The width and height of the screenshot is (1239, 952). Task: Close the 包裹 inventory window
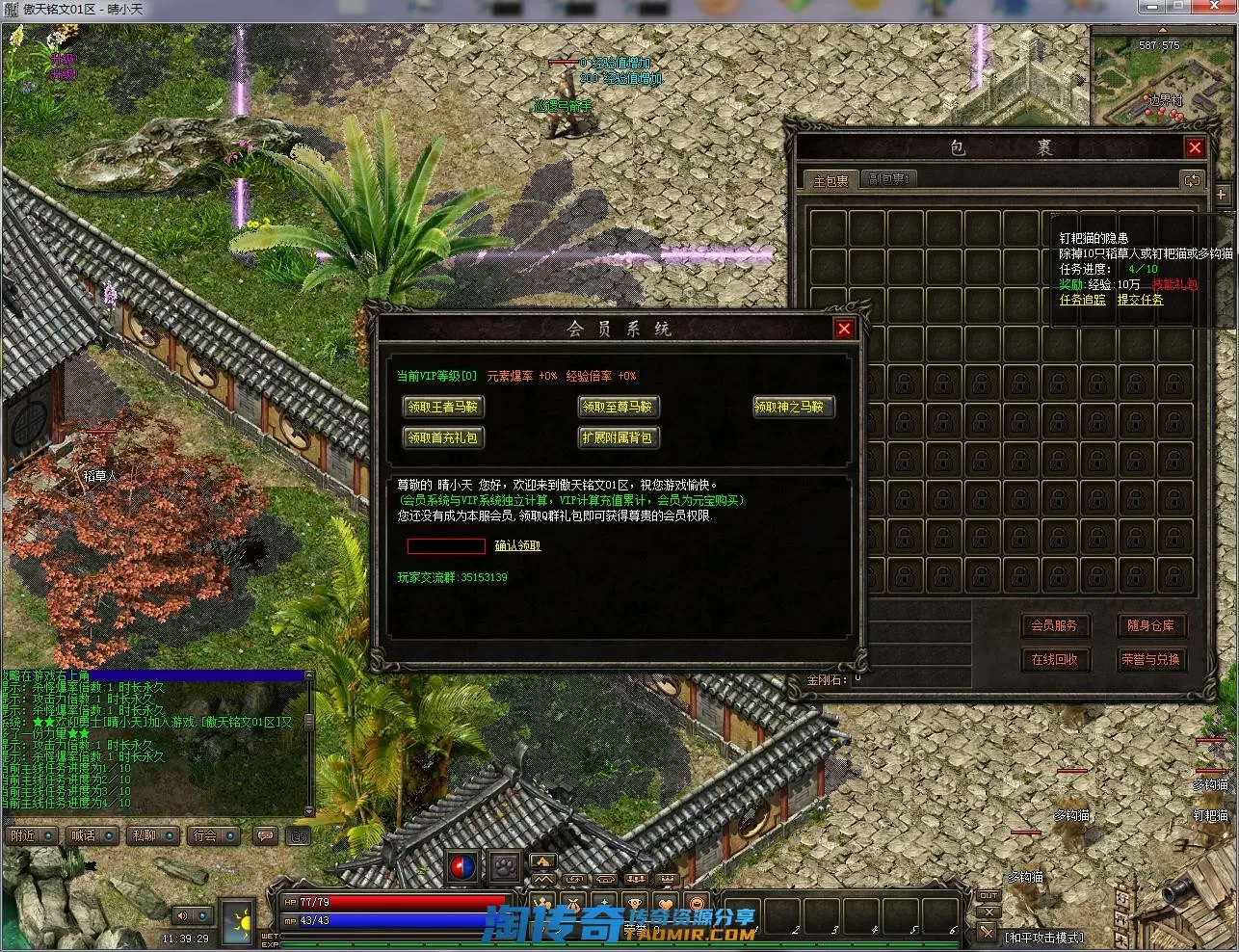click(1195, 147)
